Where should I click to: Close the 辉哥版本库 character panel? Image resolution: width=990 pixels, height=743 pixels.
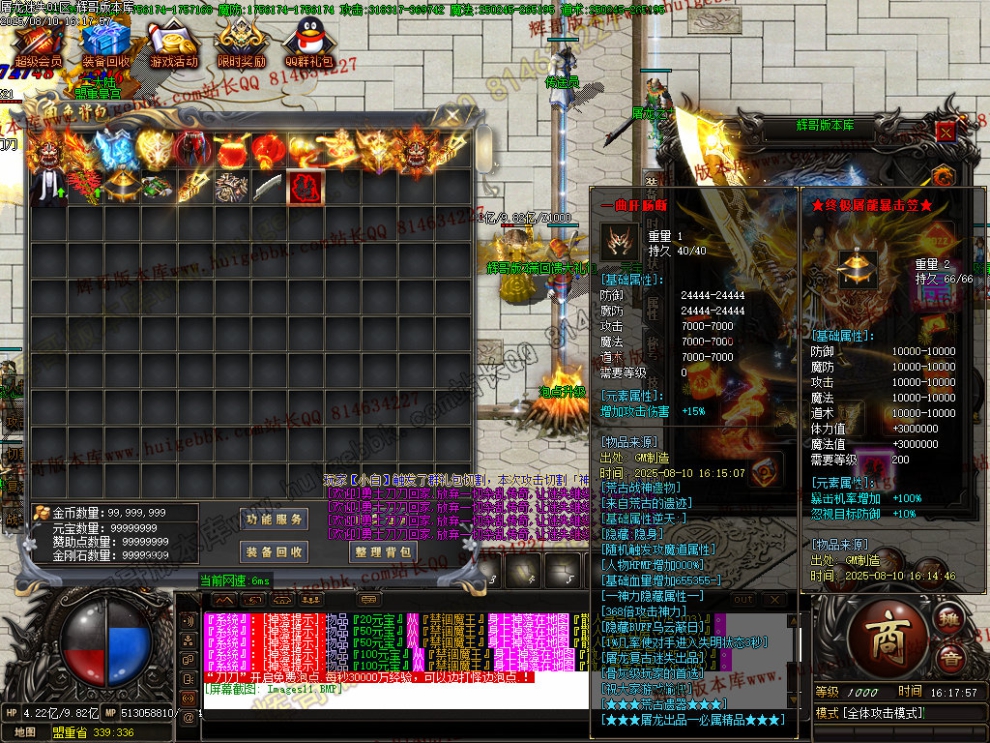(x=945, y=131)
